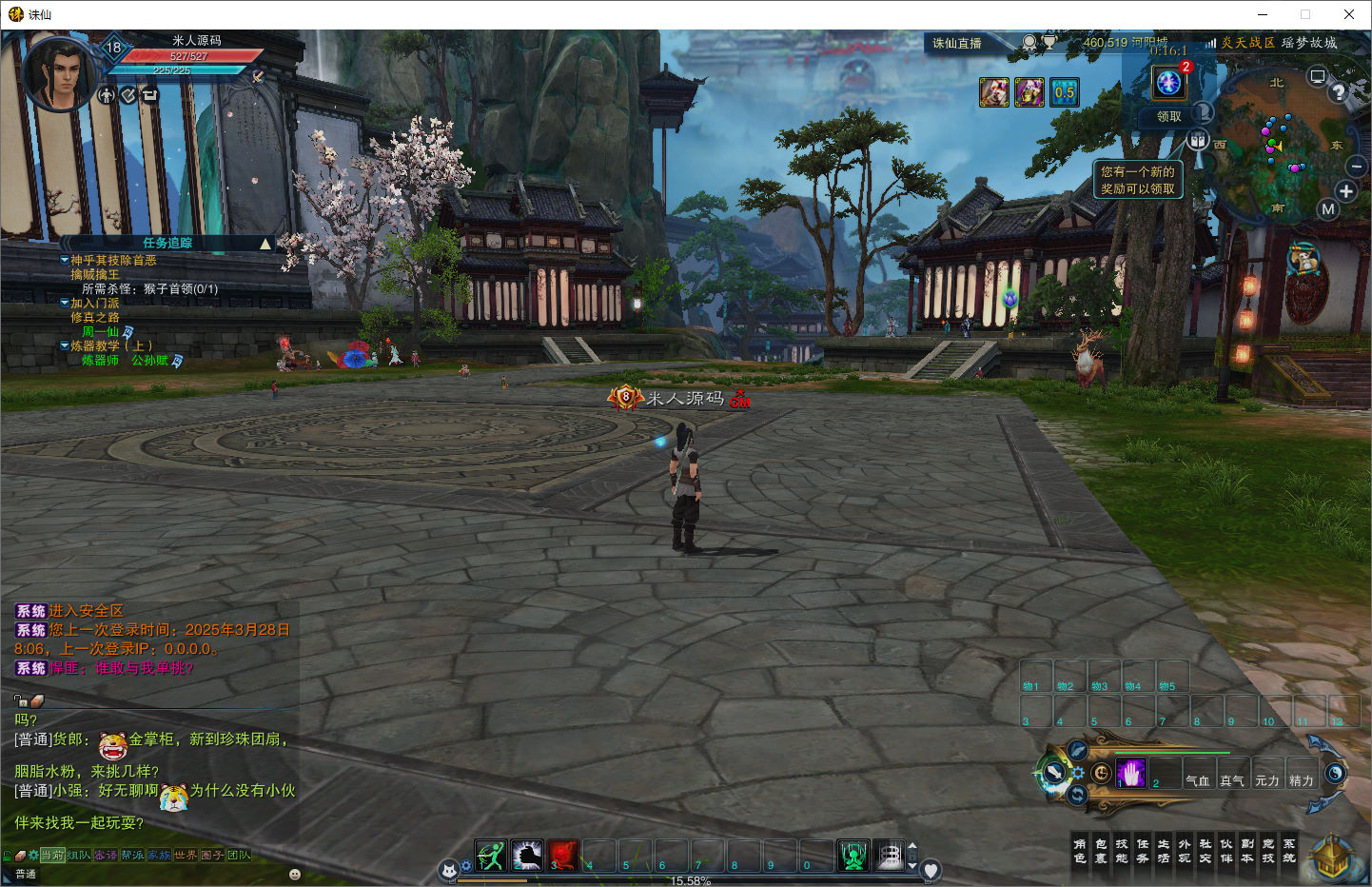Open the full map with M button
Viewport: 1372px width, 887px height.
coord(1328,209)
